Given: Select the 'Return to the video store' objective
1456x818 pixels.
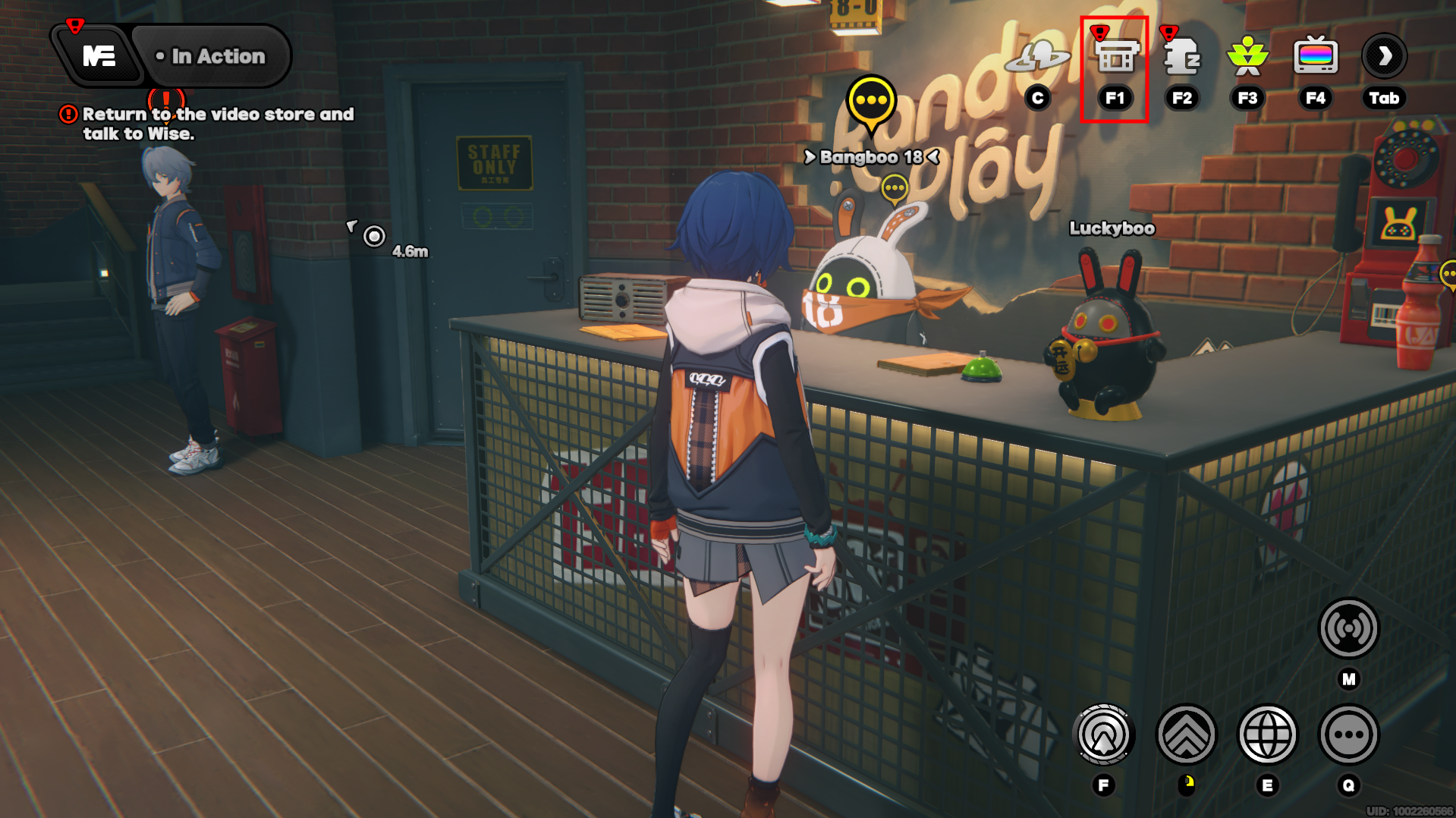Looking at the screenshot, I should (210, 124).
